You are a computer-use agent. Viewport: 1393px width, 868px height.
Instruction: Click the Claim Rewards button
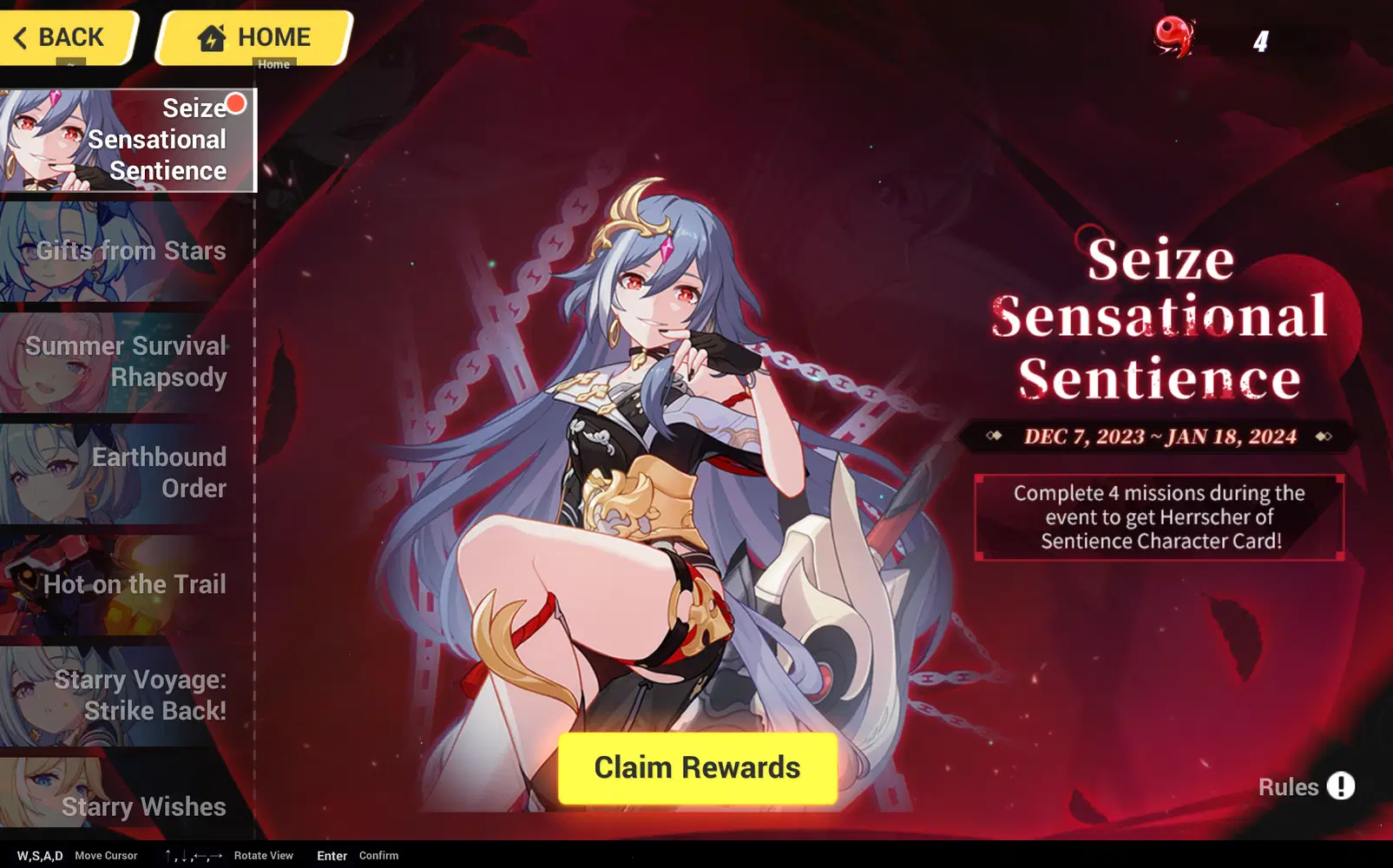click(x=696, y=766)
